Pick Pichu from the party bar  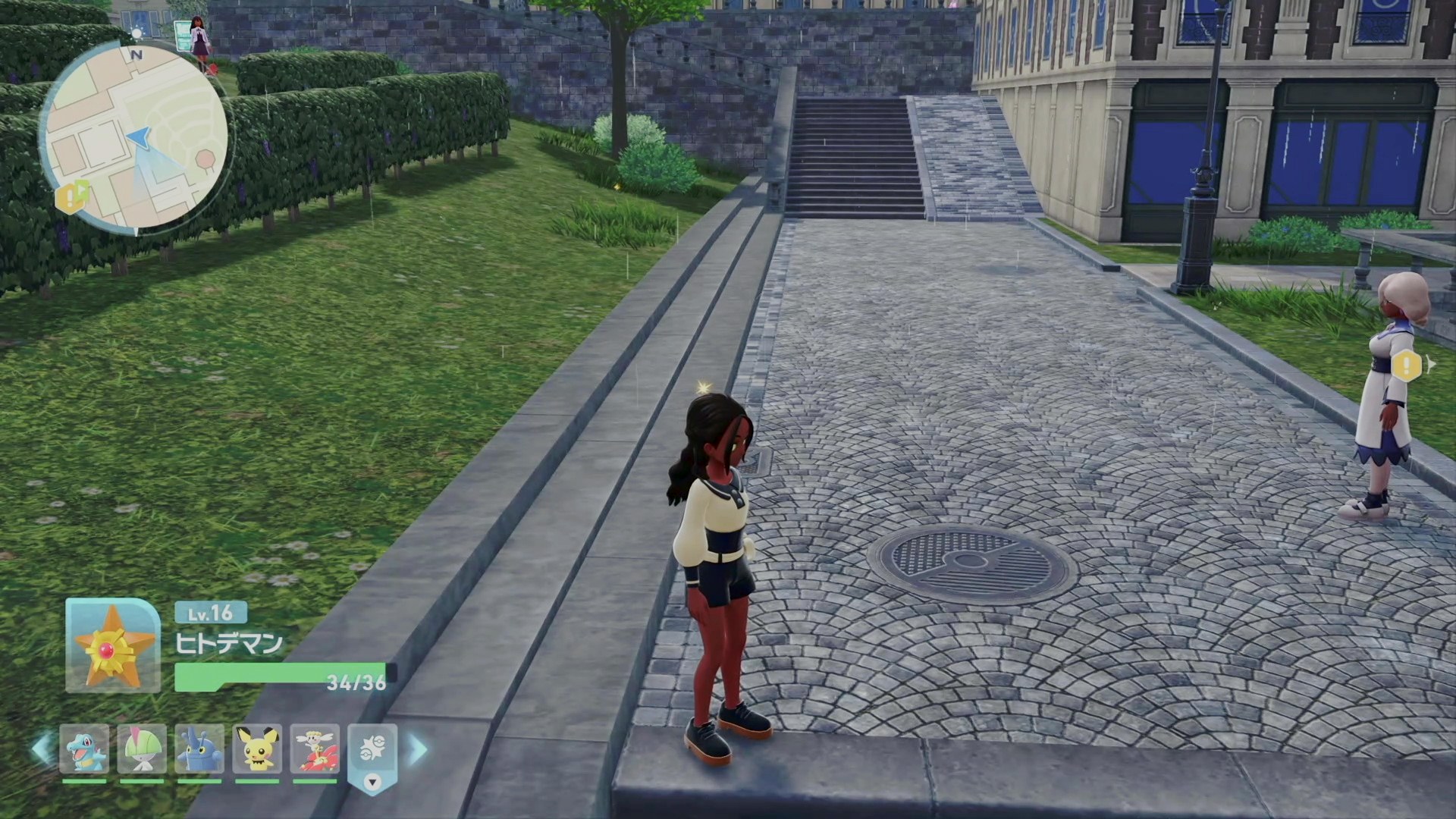(258, 749)
